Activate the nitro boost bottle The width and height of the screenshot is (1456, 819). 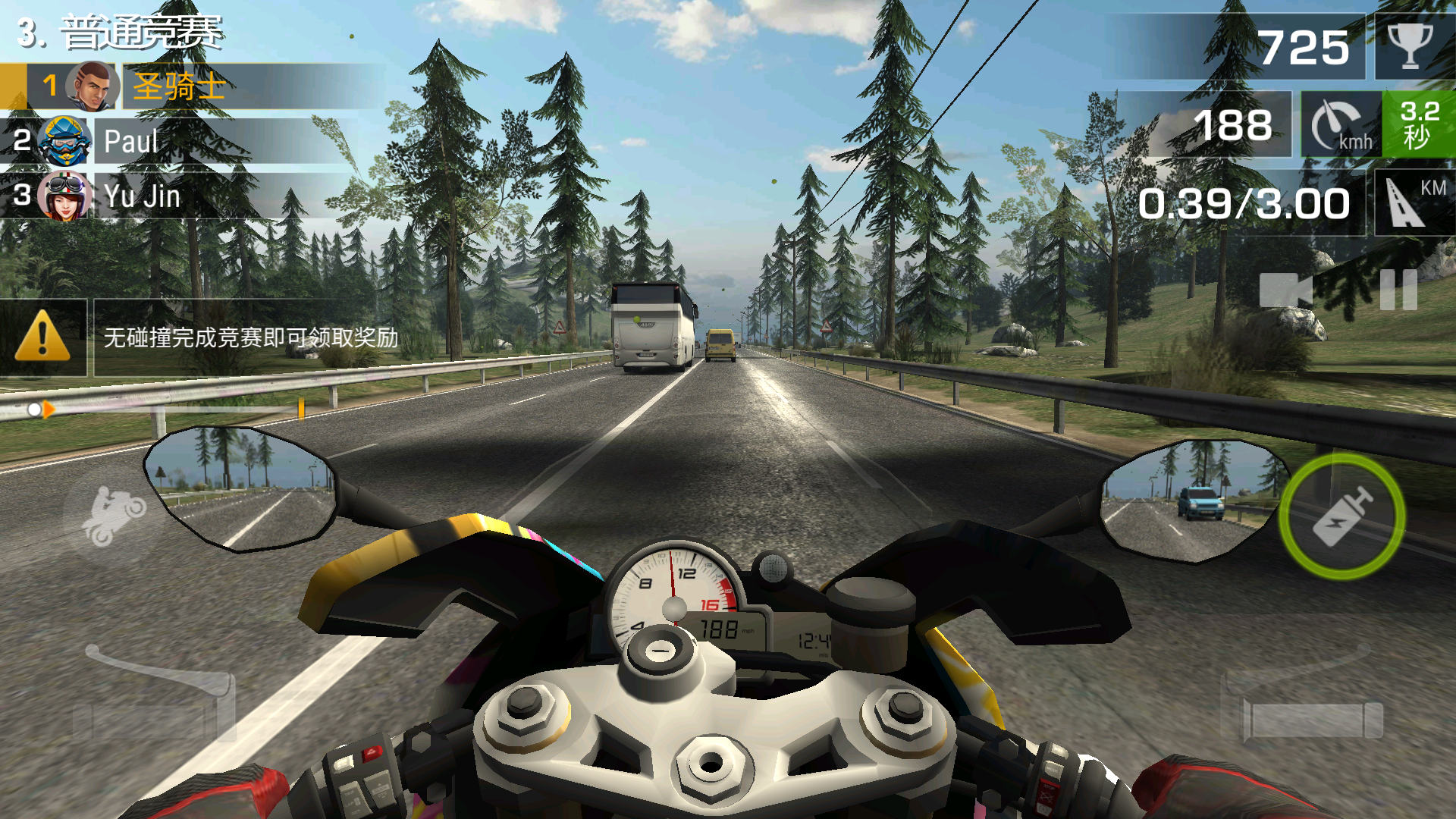pos(1341,516)
